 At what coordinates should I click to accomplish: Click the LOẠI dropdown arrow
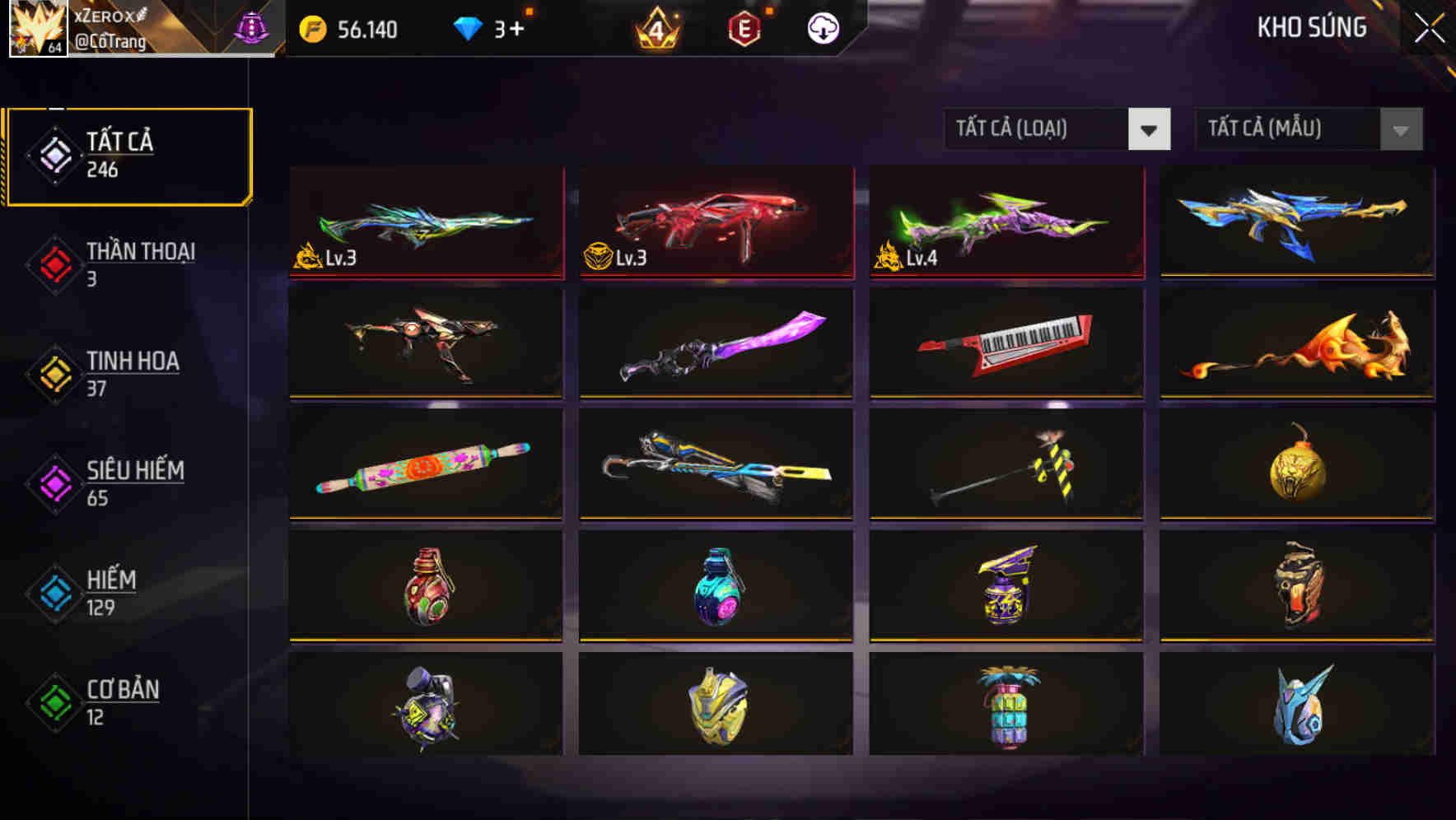pyautogui.click(x=1150, y=129)
